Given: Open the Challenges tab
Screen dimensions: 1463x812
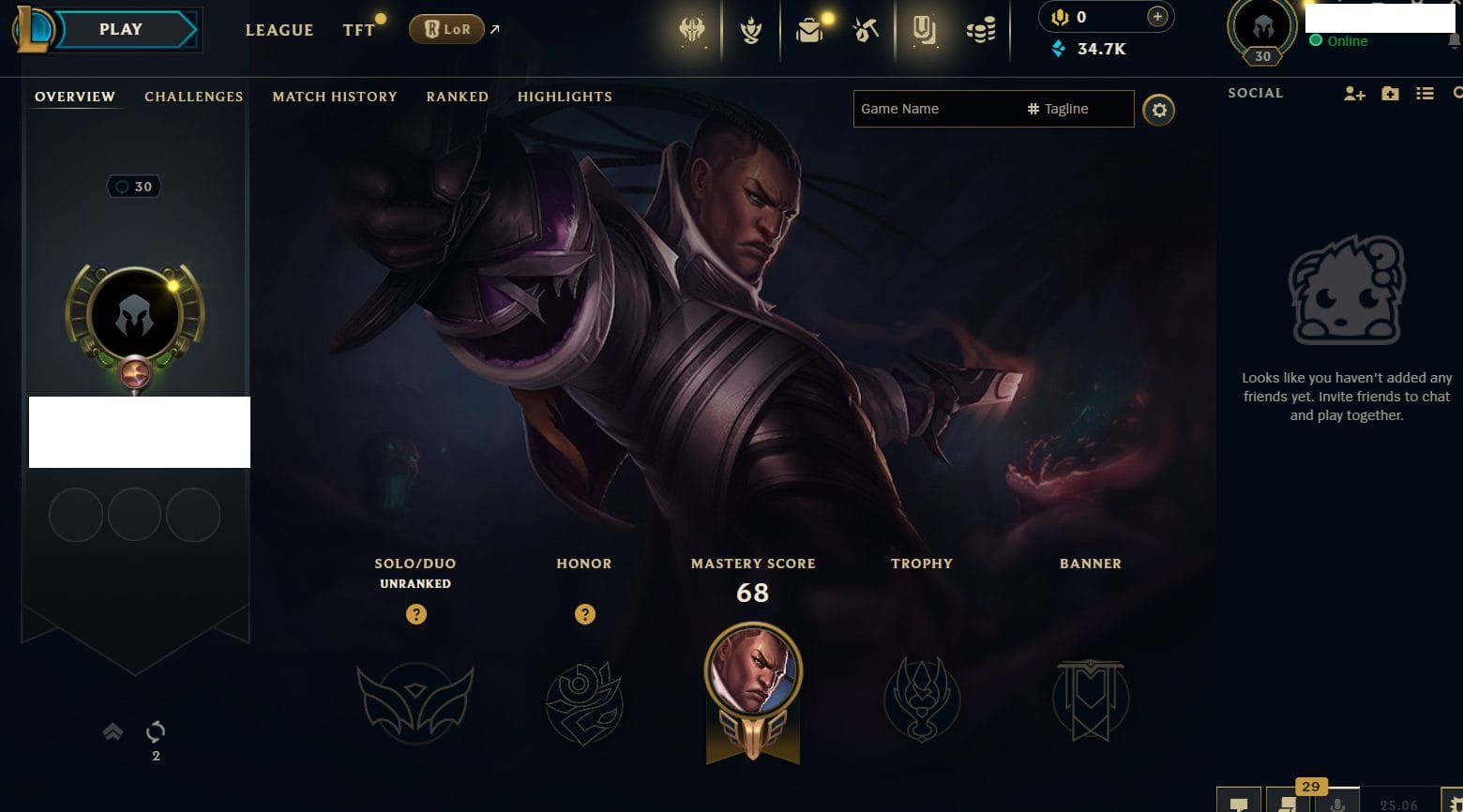Looking at the screenshot, I should point(193,97).
